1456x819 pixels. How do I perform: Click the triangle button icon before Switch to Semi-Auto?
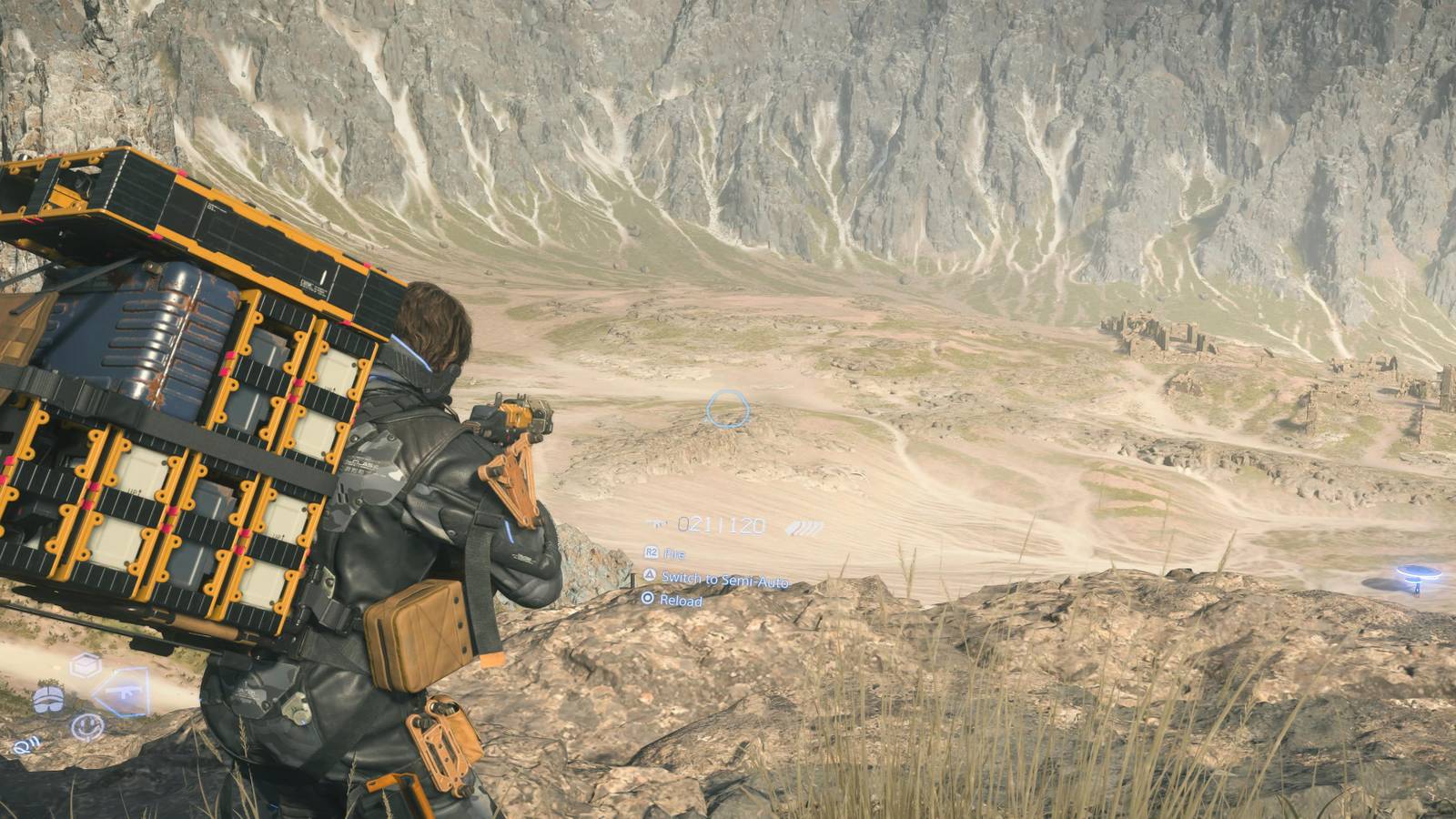[651, 577]
